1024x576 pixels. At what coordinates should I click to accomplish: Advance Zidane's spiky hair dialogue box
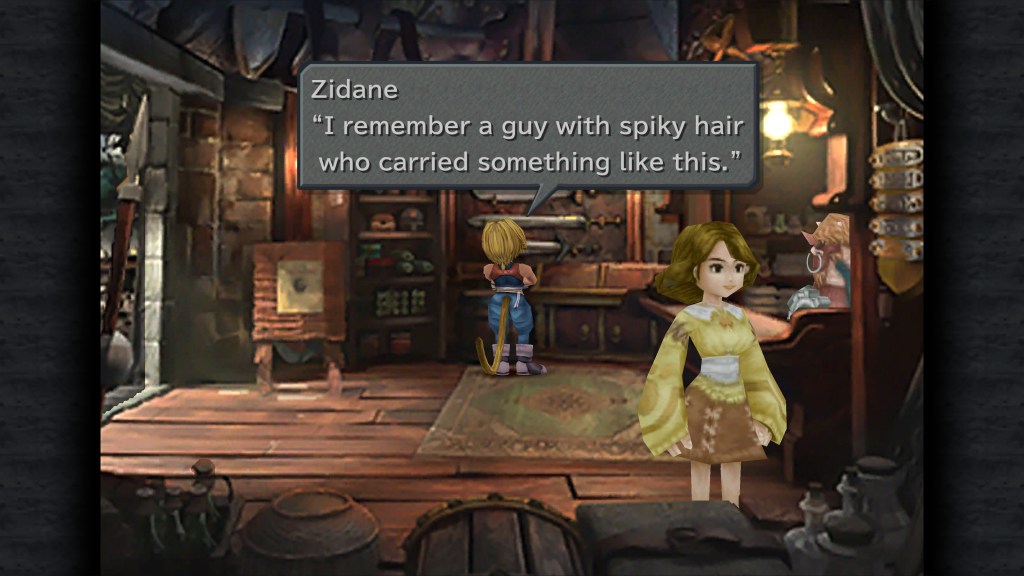point(529,126)
